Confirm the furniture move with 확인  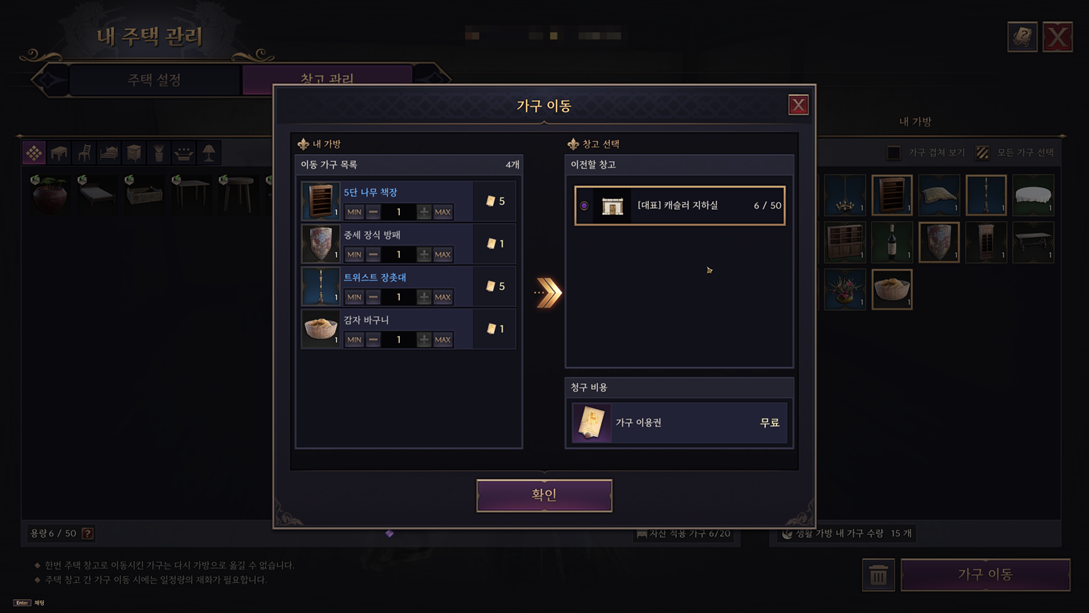[544, 495]
